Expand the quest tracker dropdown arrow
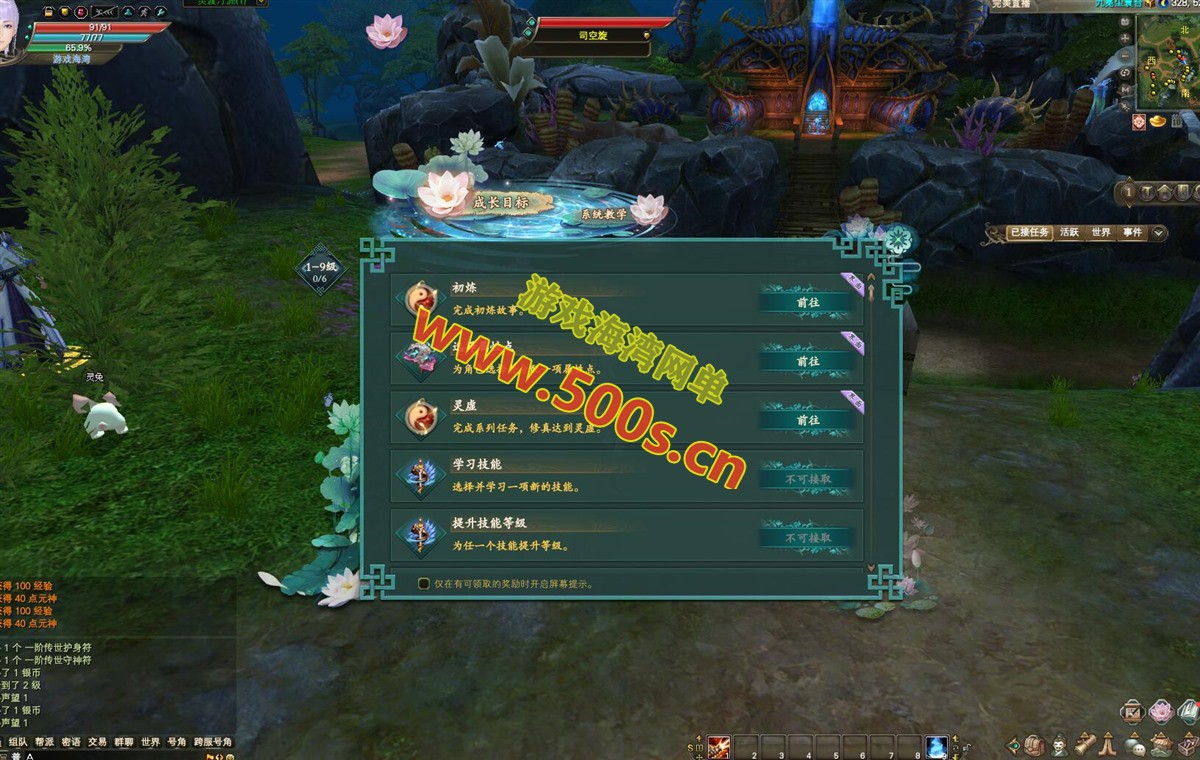 point(1158,233)
